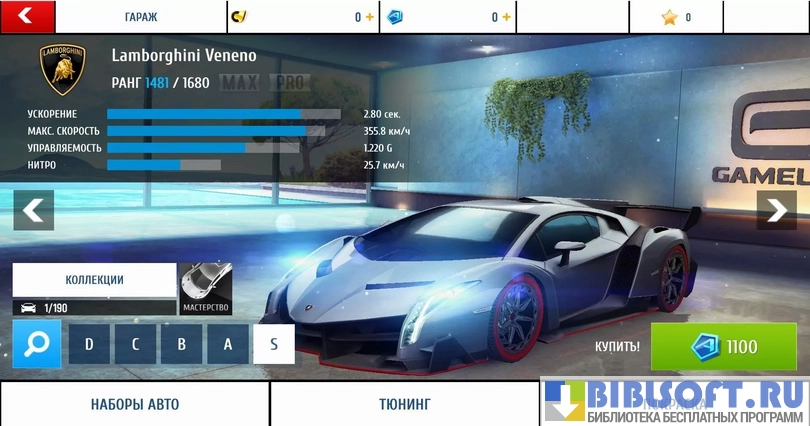Show the next car with right arrow

pos(776,210)
